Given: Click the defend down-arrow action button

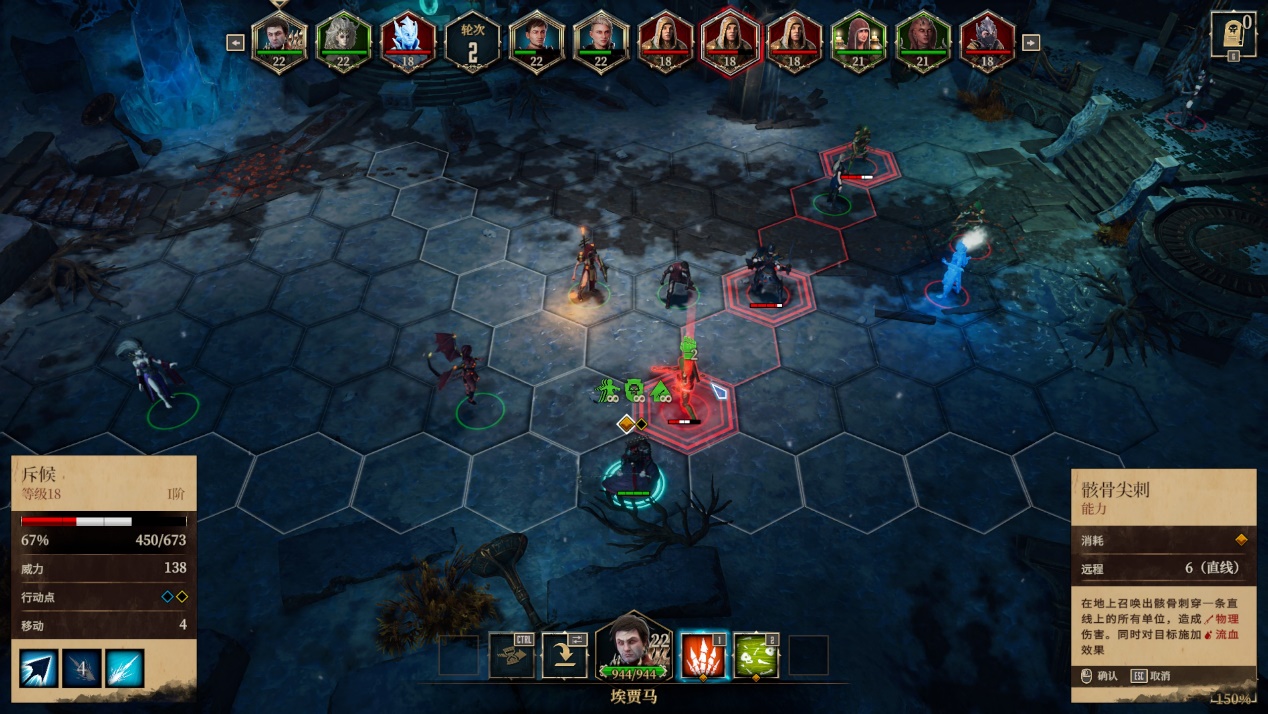Looking at the screenshot, I should click(x=564, y=657).
